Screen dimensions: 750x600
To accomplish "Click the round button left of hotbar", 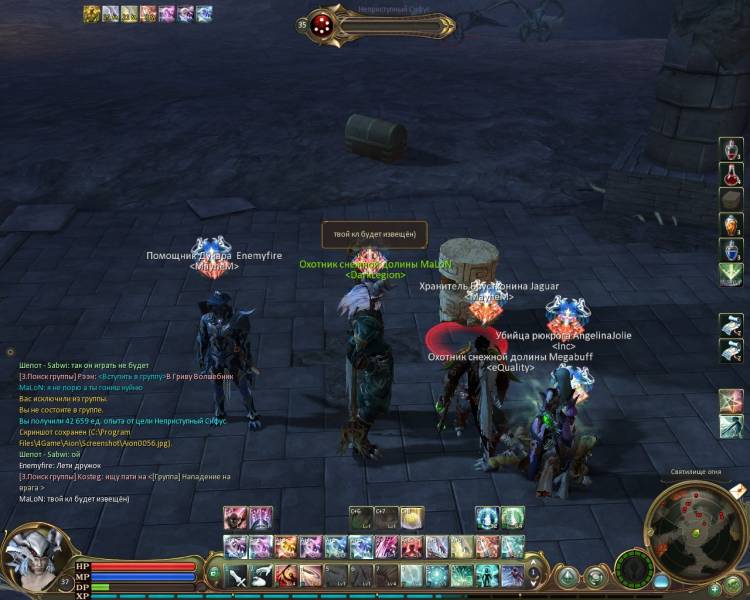I will 215,574.
